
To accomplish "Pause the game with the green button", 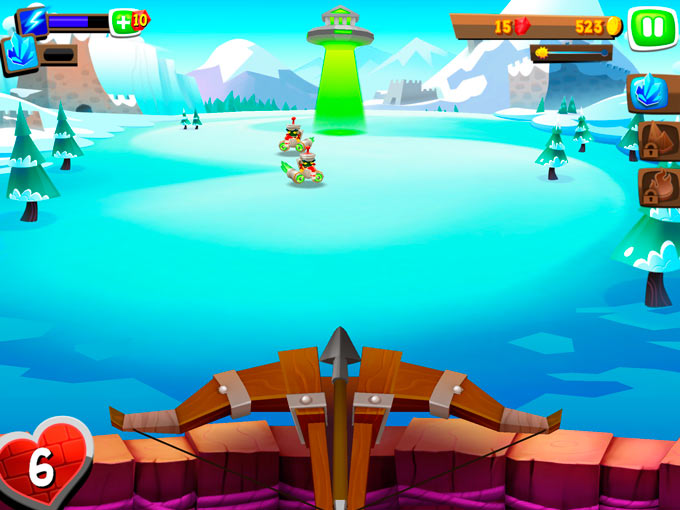I will (652, 27).
